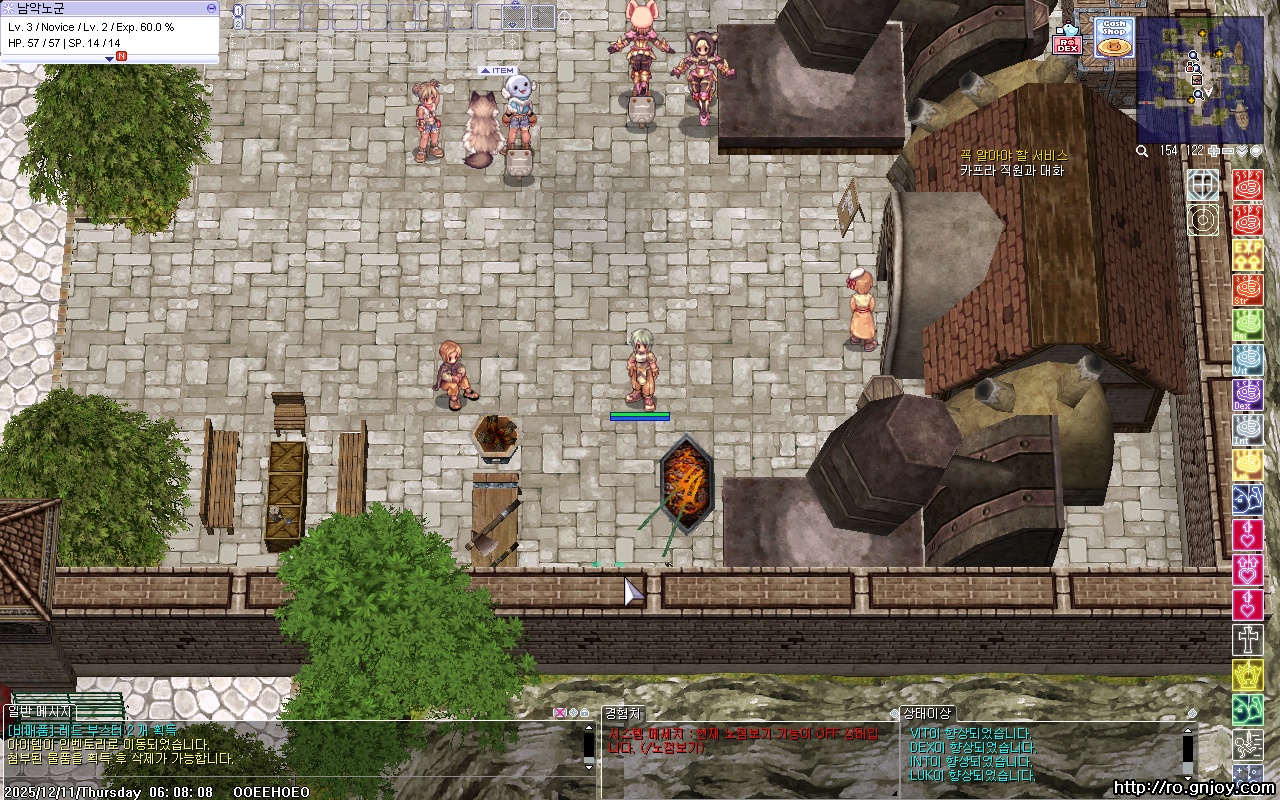Open the Cash Shop
Viewport: 1280px width, 800px height.
click(x=1113, y=38)
